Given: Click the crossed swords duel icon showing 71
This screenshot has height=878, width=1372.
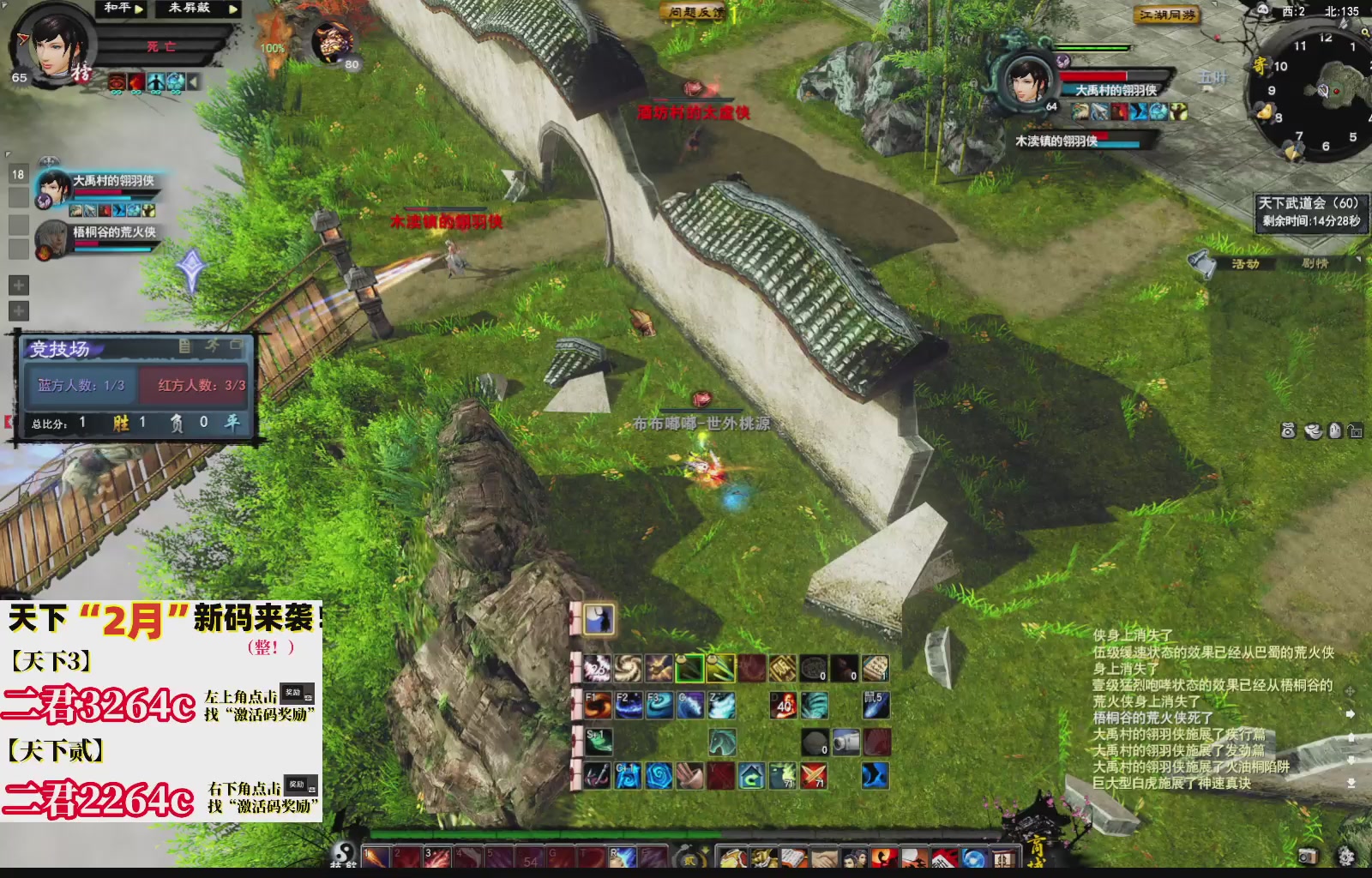Looking at the screenshot, I should tap(813, 776).
